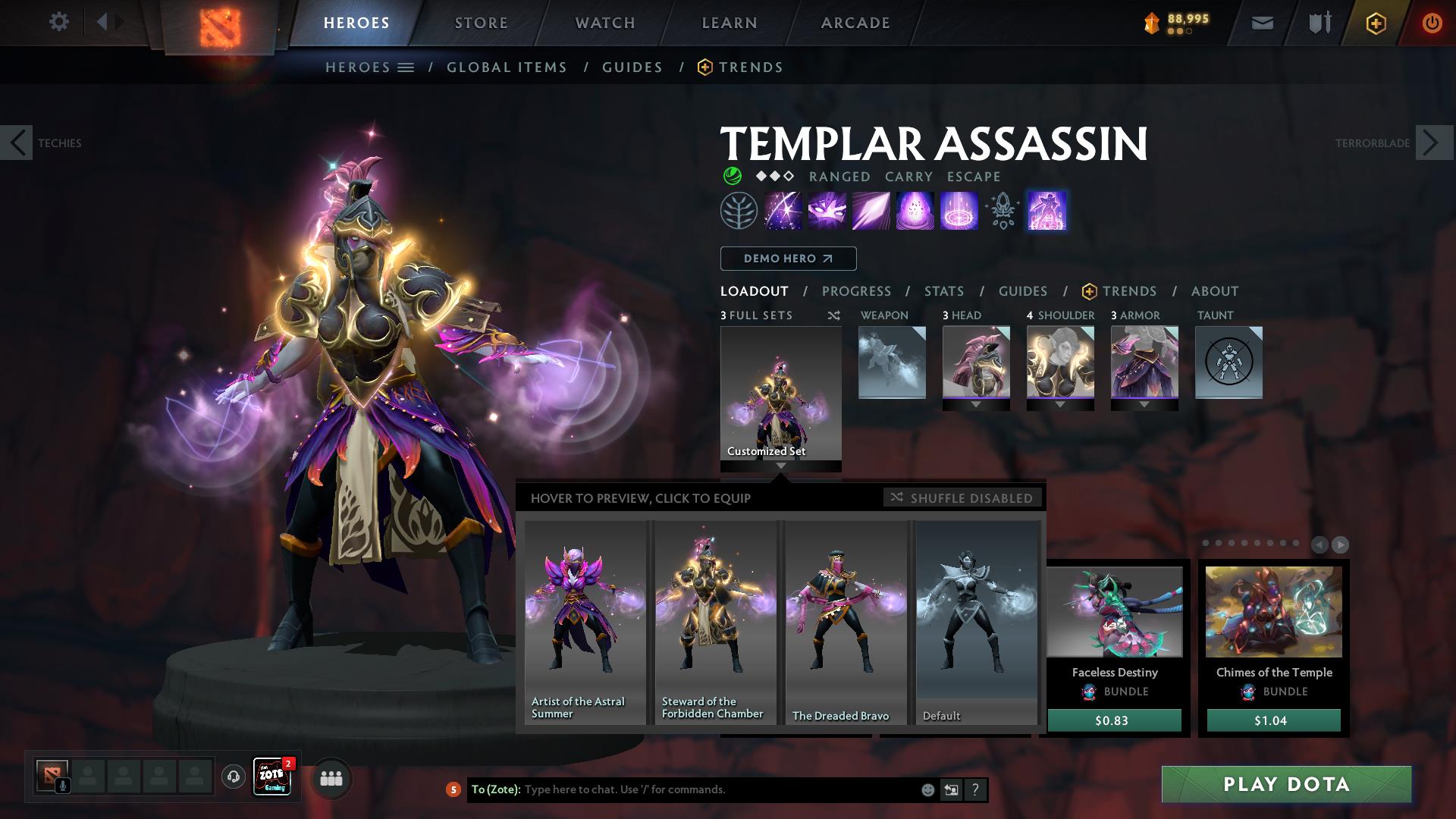Select the Default set
The height and width of the screenshot is (819, 1456).
tap(976, 622)
